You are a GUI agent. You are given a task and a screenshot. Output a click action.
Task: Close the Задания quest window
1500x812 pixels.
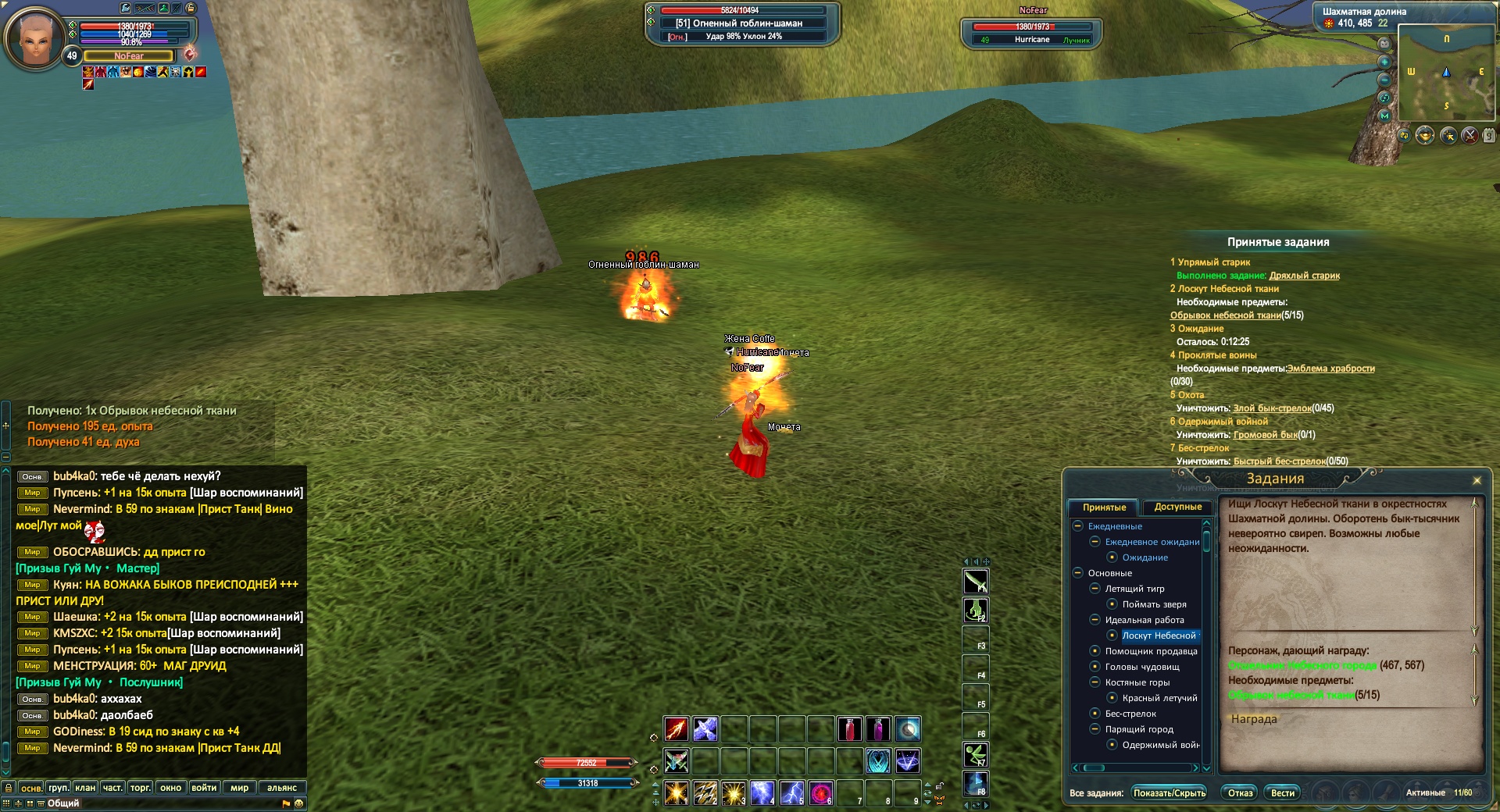1477,480
